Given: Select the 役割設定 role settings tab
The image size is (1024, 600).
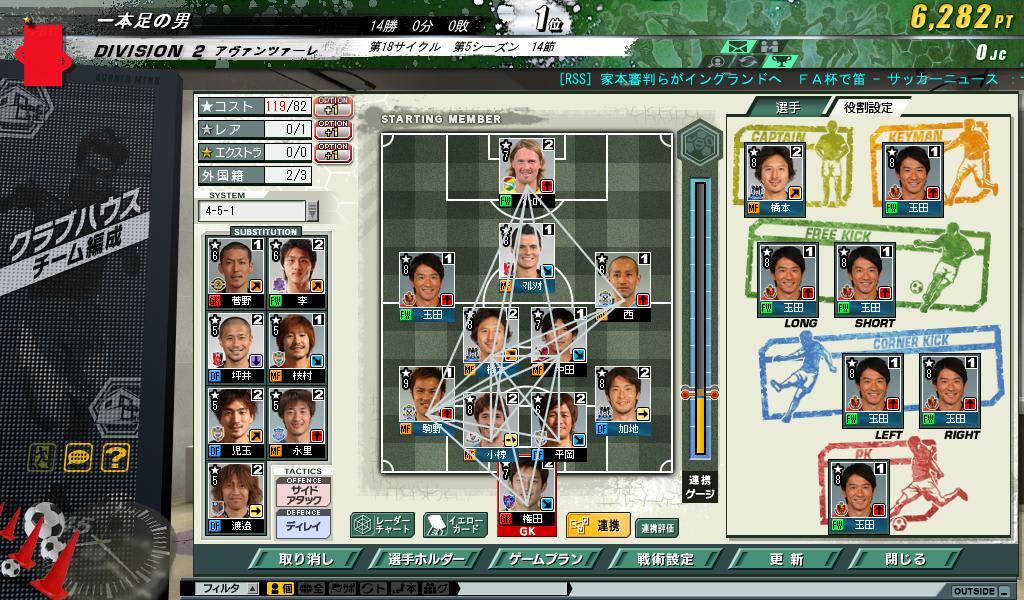Looking at the screenshot, I should pyautogui.click(x=867, y=107).
